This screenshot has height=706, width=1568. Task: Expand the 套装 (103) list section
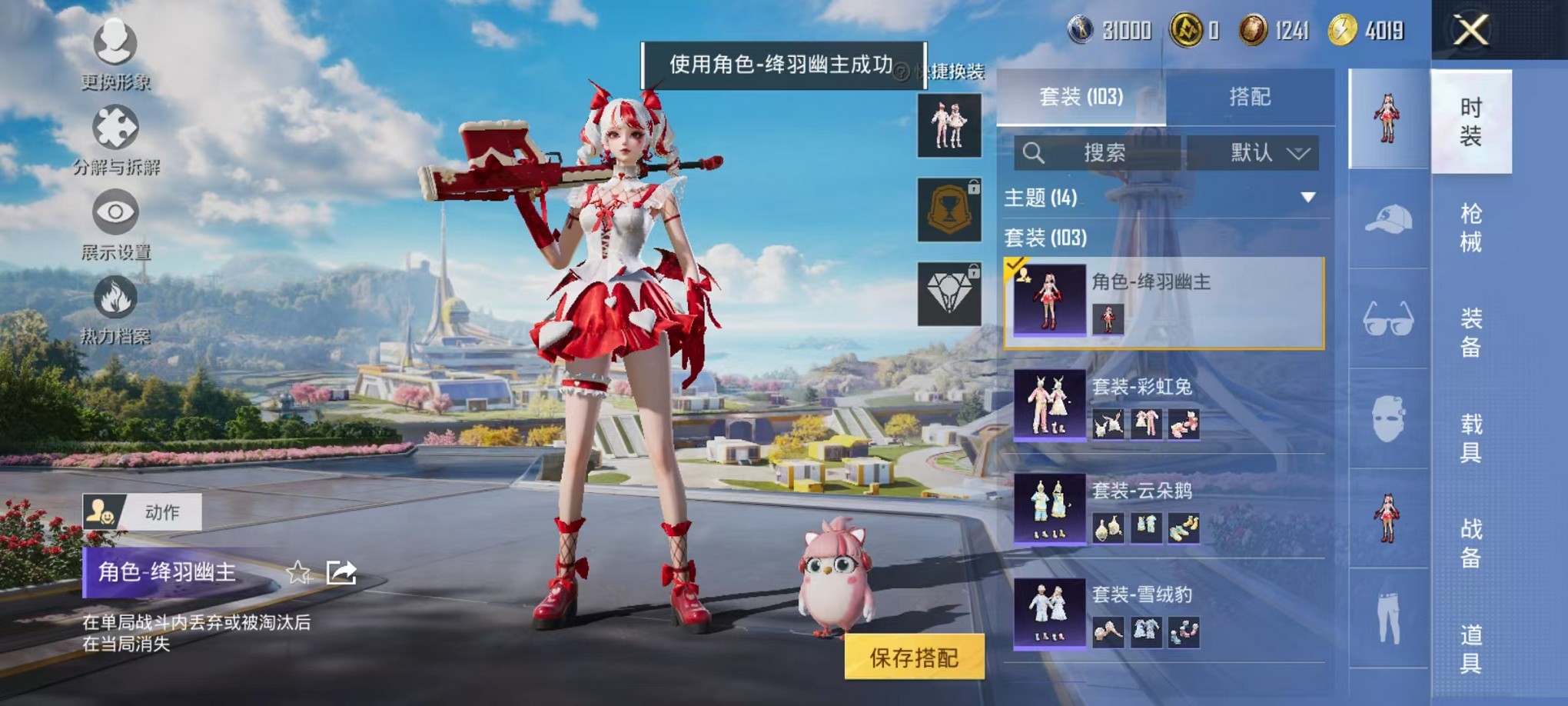[1045, 239]
